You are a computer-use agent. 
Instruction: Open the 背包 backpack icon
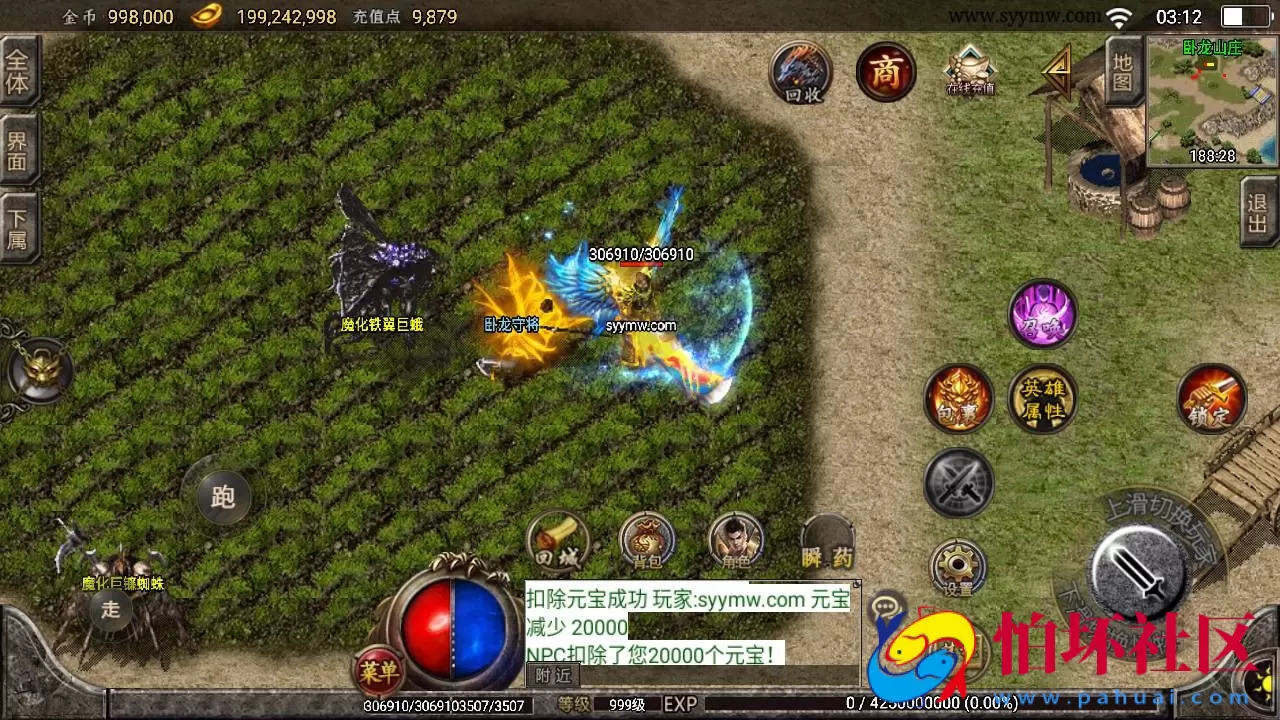click(647, 541)
